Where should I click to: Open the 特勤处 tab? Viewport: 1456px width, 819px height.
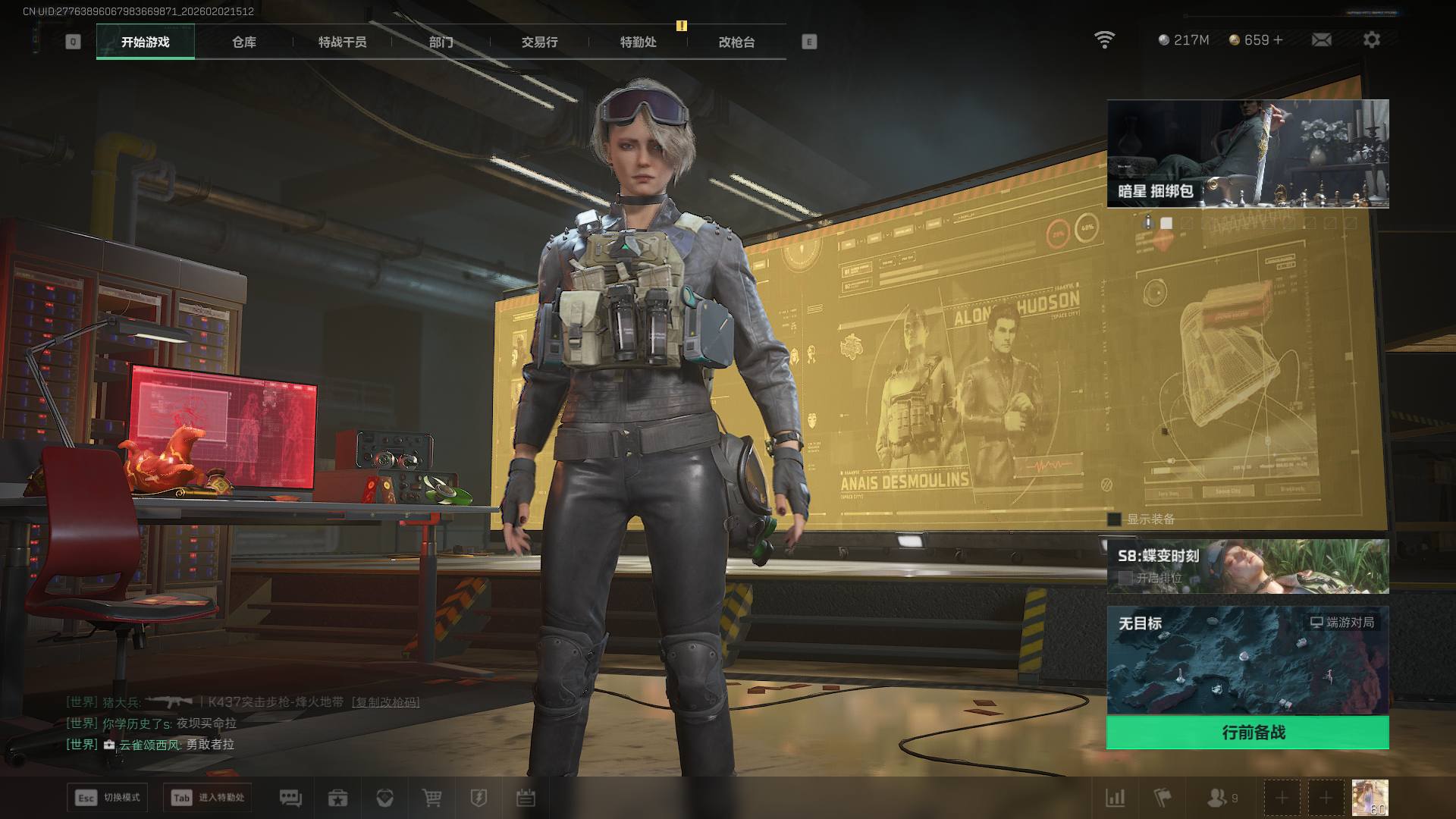[638, 42]
